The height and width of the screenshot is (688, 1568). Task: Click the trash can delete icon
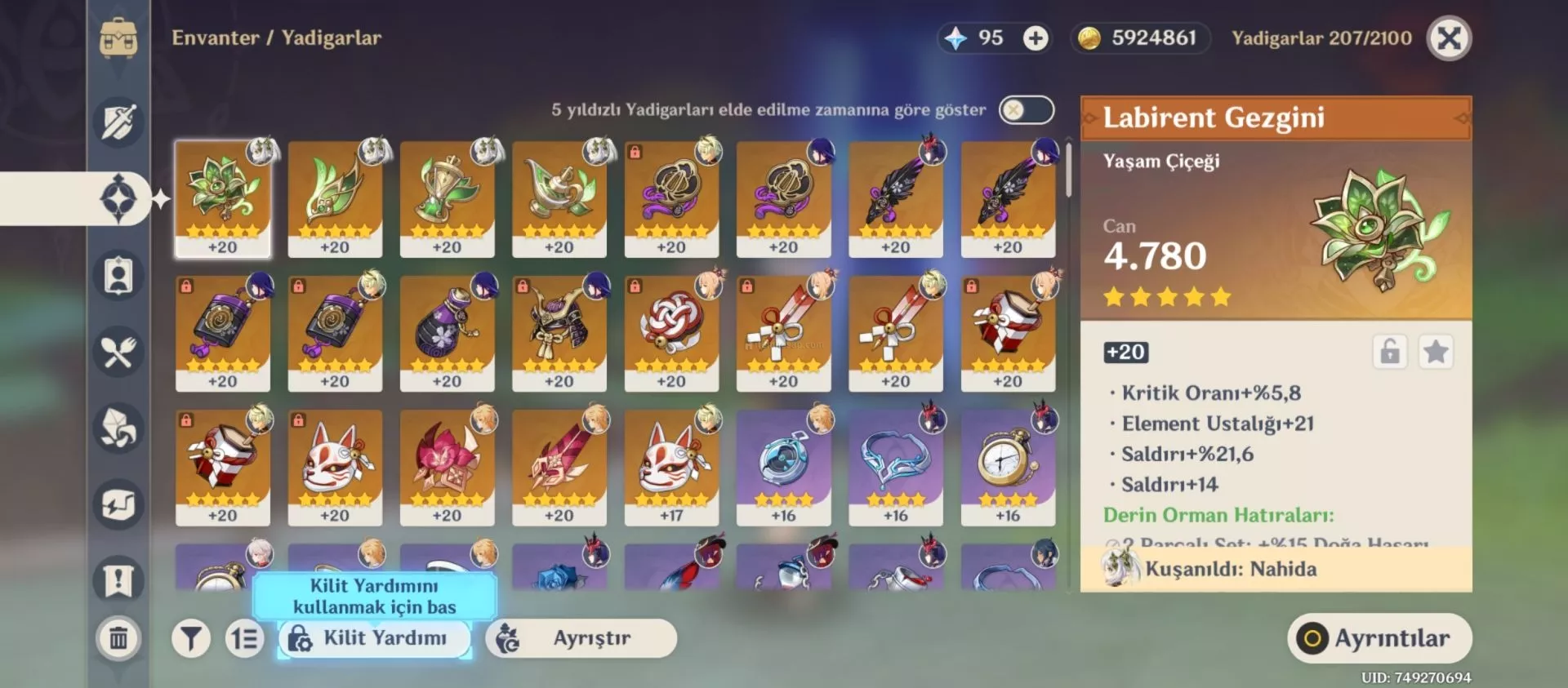118,637
